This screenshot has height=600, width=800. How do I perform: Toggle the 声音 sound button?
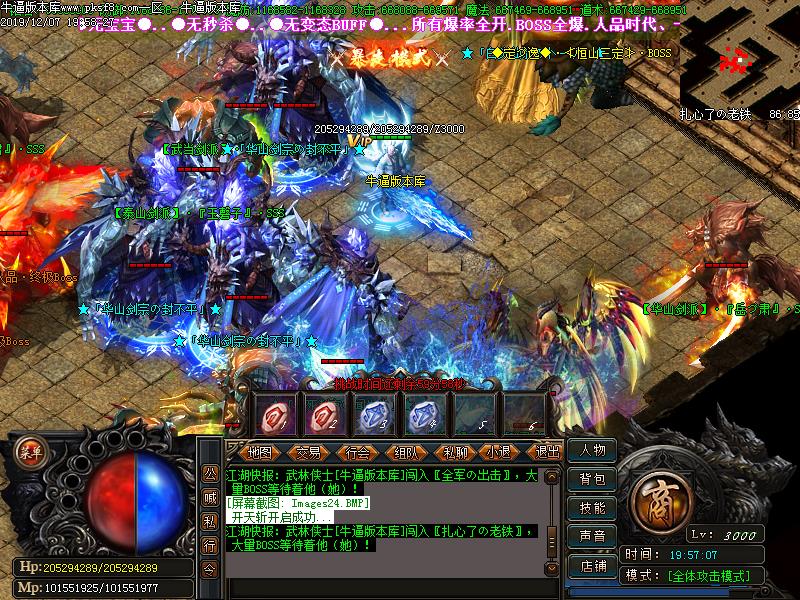pyautogui.click(x=592, y=537)
